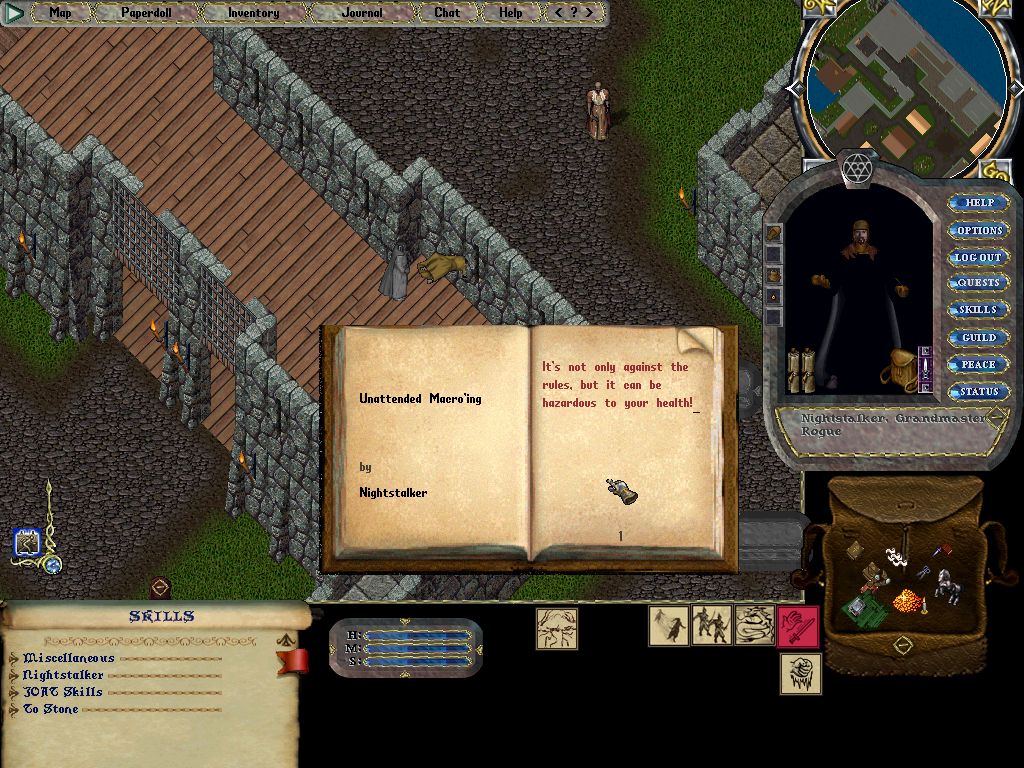Open the Map from the top menu bar

click(x=60, y=13)
